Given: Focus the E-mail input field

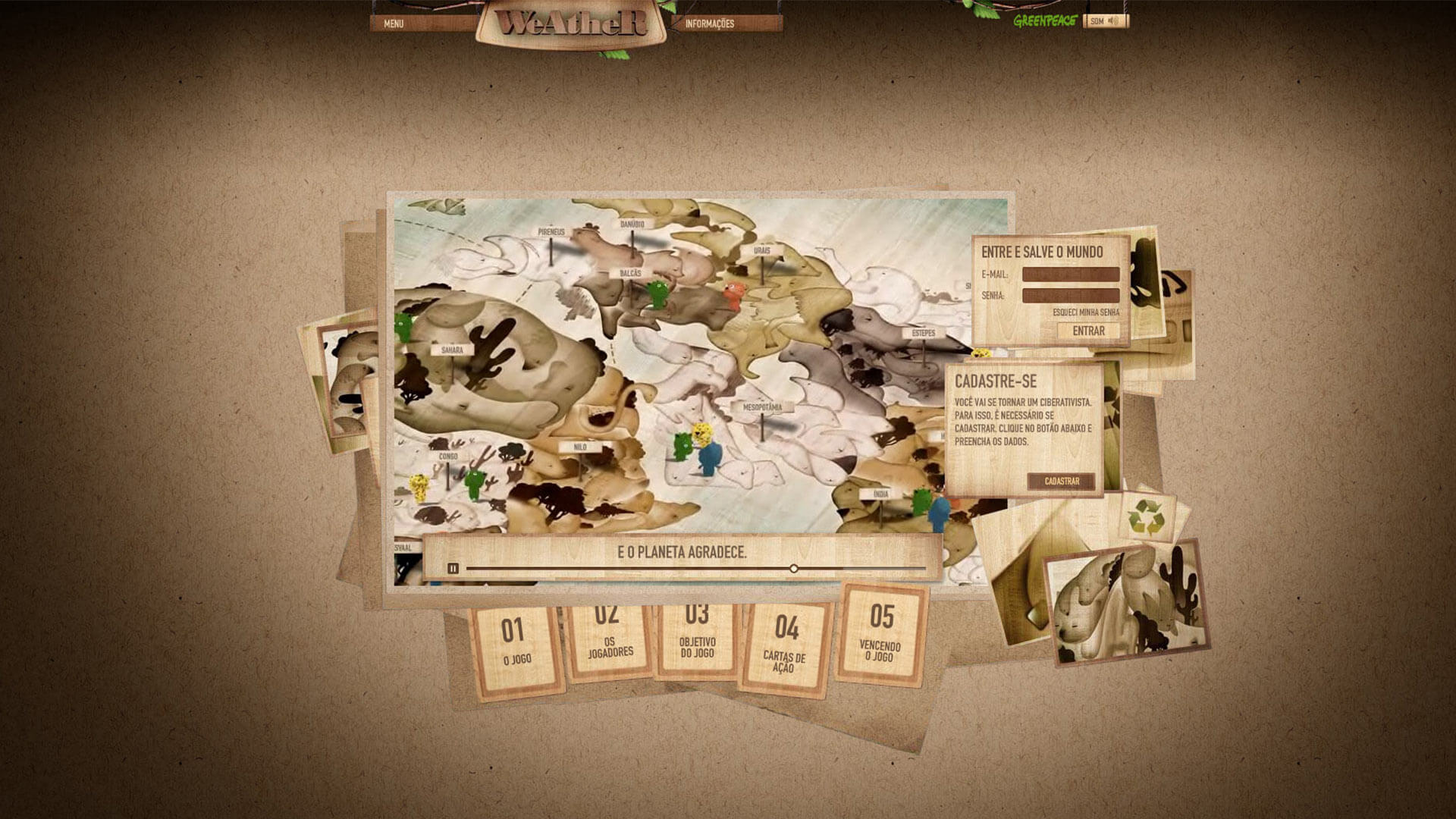Looking at the screenshot, I should [x=1070, y=274].
